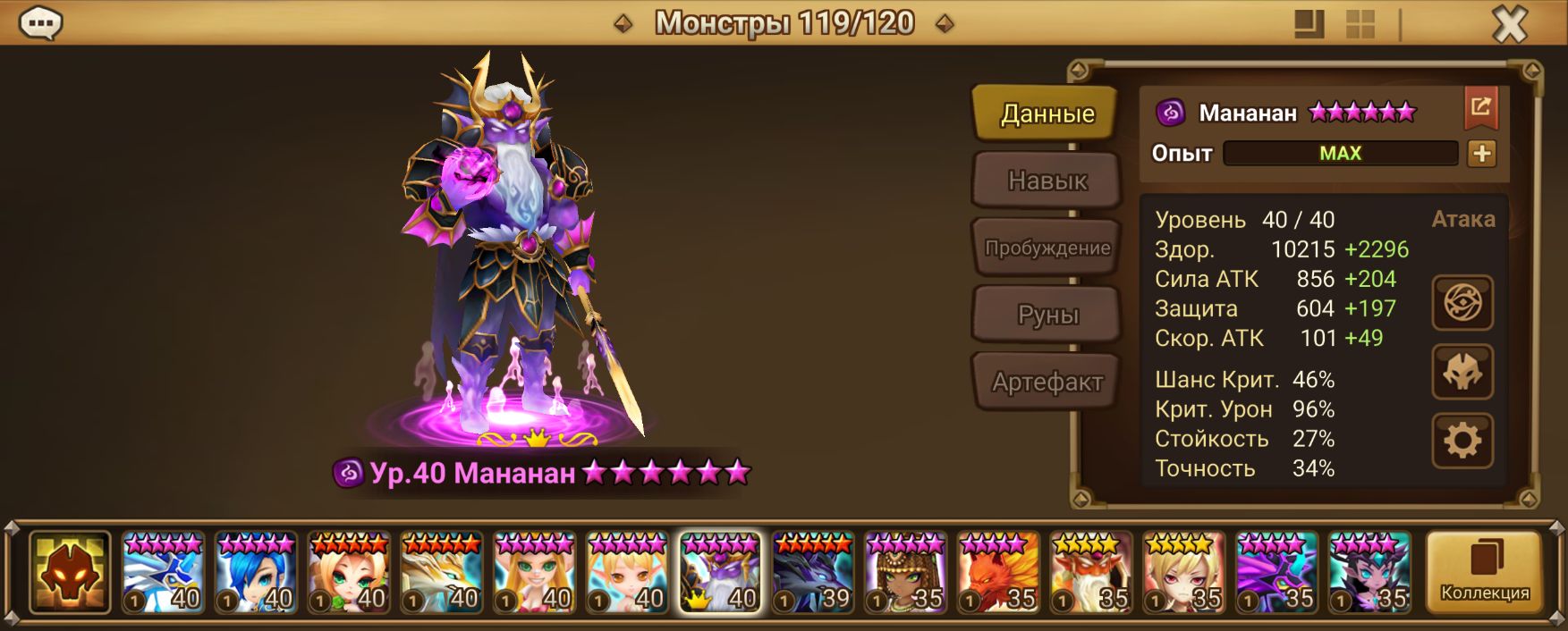Open the gear settings button
The image size is (1568, 631).
(1462, 441)
